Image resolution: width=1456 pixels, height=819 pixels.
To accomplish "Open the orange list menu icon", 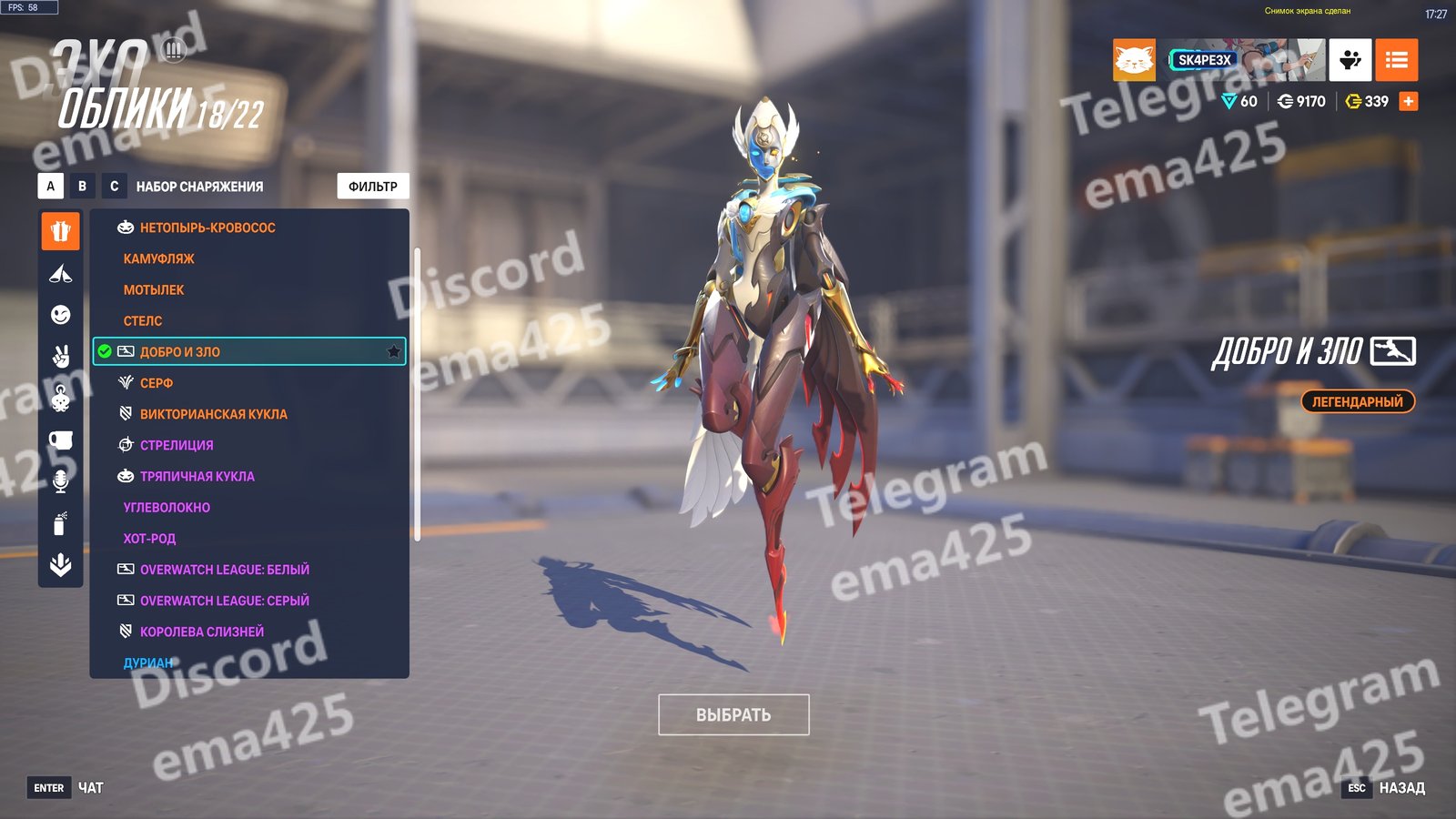I will pos(1396,60).
